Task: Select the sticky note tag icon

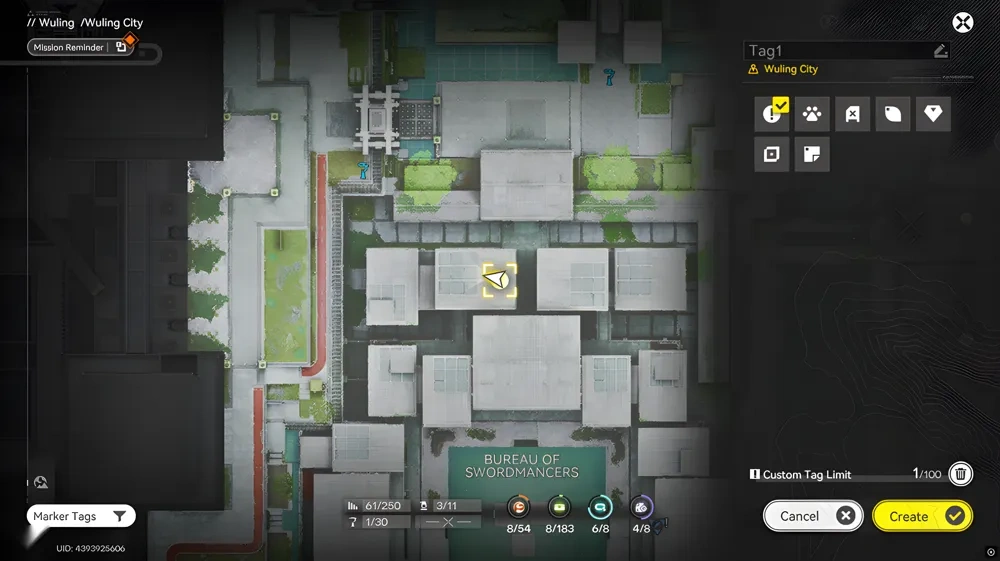Action: (x=812, y=155)
